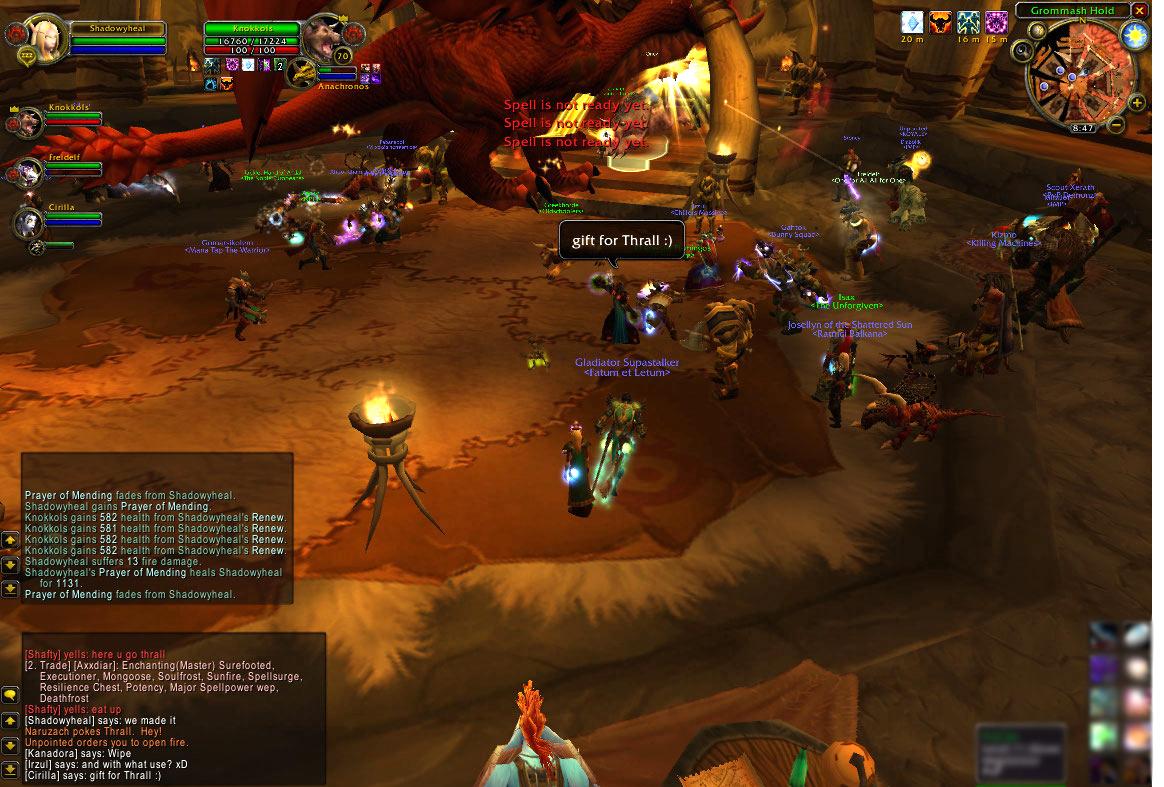The image size is (1164, 787).
Task: Target party member Freidelf's portrait
Action: tap(29, 172)
